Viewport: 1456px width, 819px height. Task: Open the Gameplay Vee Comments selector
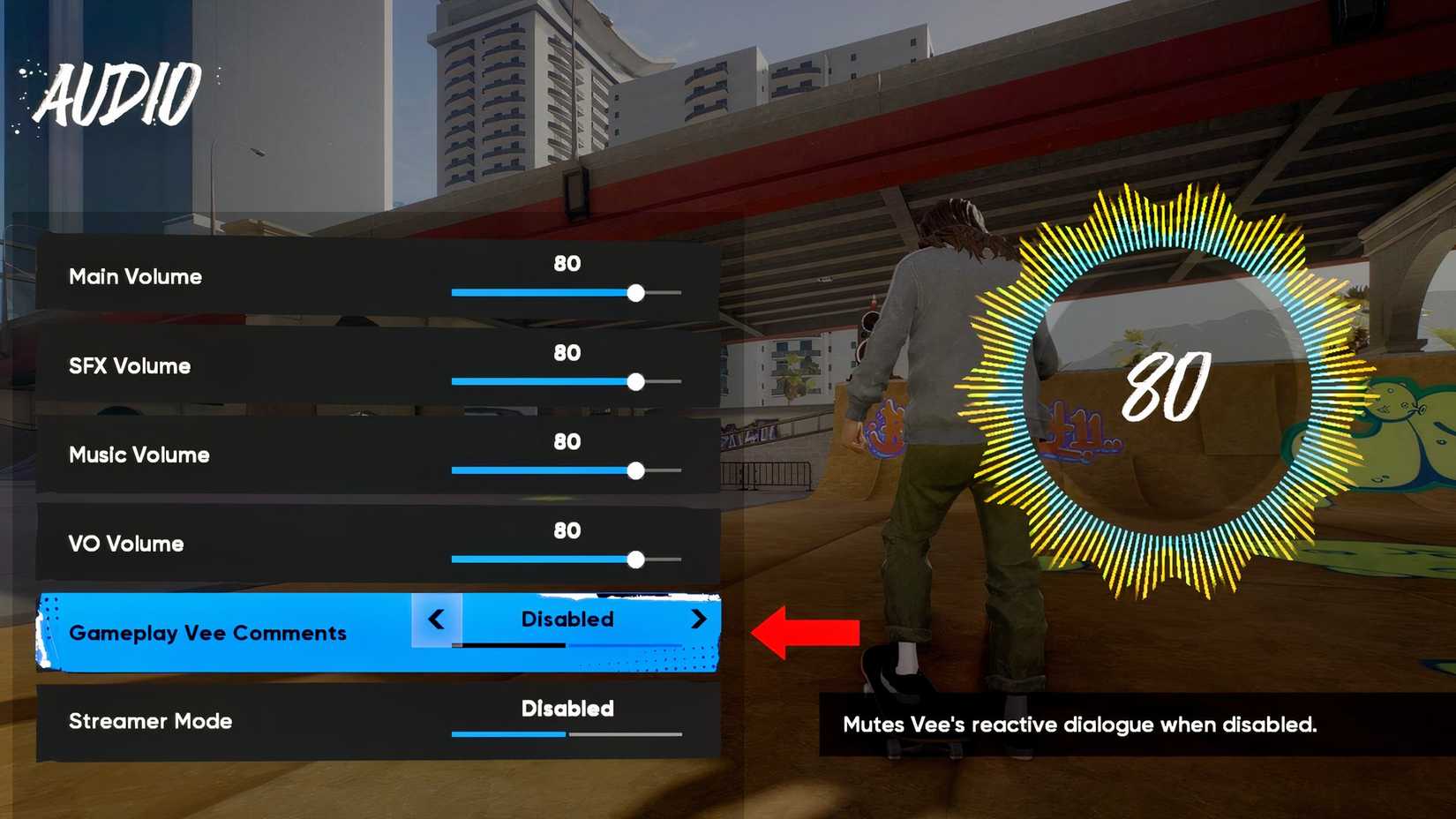(x=566, y=620)
